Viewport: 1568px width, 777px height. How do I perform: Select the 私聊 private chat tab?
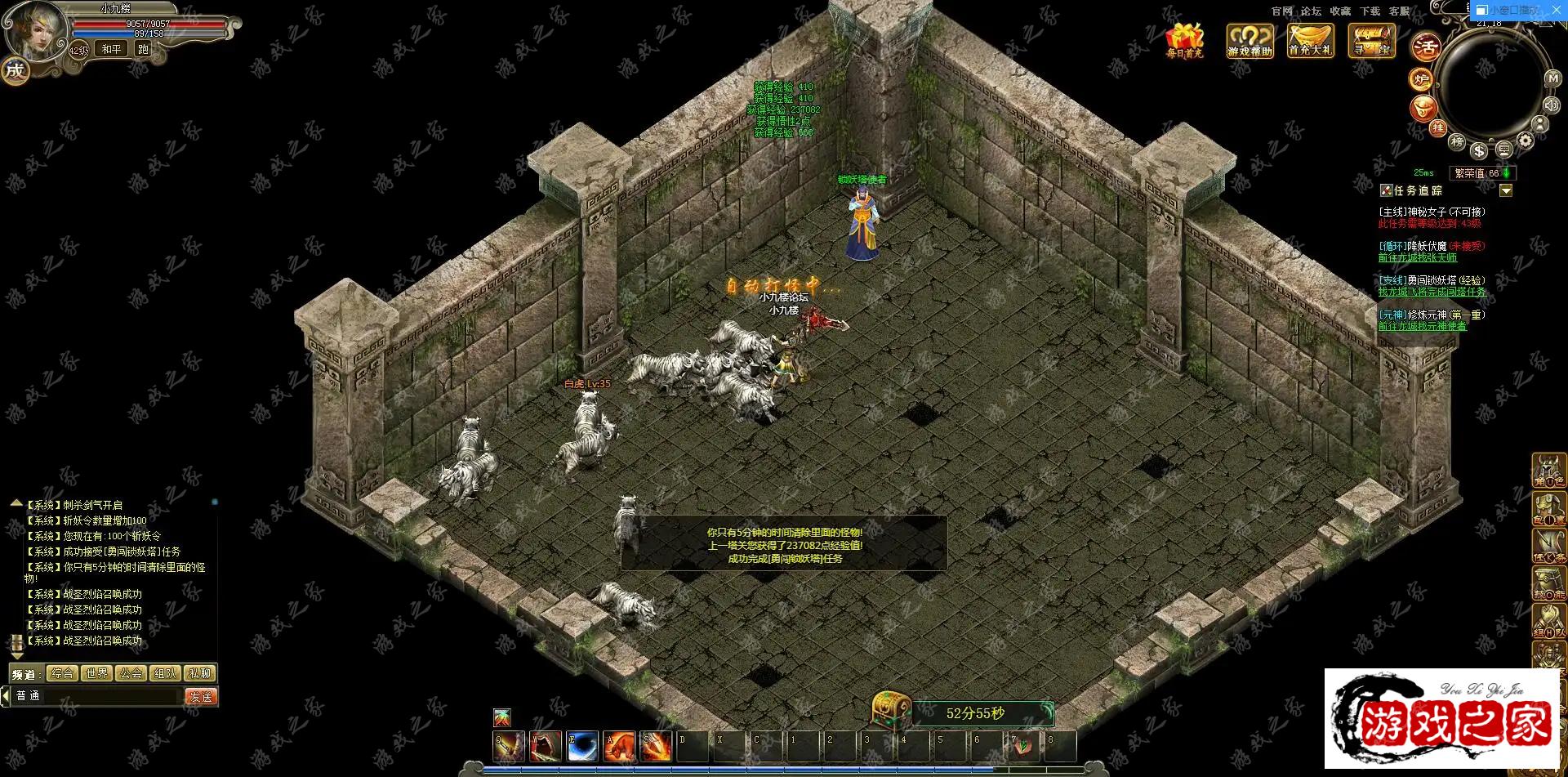(x=200, y=673)
